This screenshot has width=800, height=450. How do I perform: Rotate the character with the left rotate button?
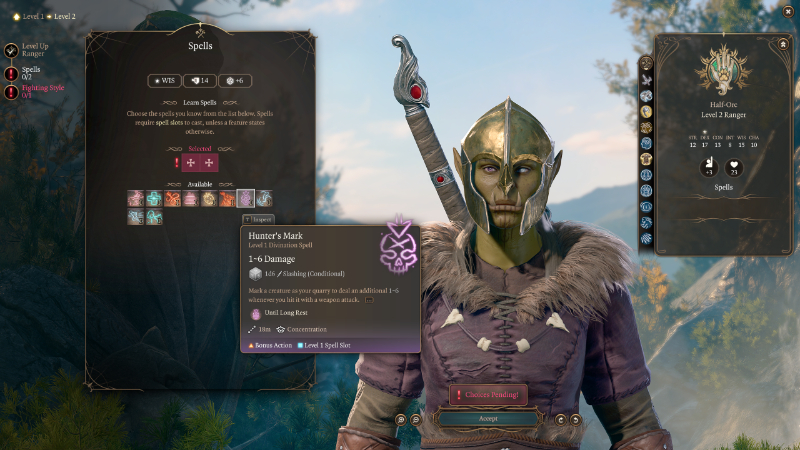561,420
